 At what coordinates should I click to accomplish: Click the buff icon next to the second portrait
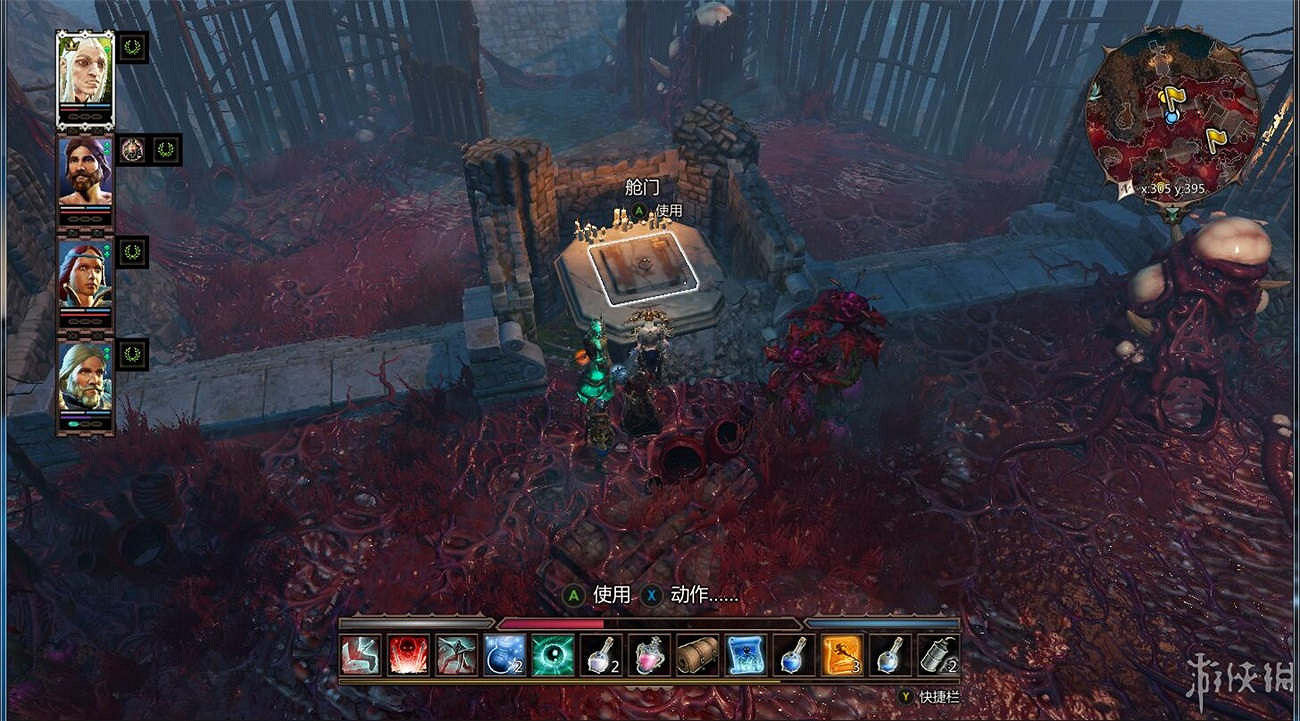(132, 149)
